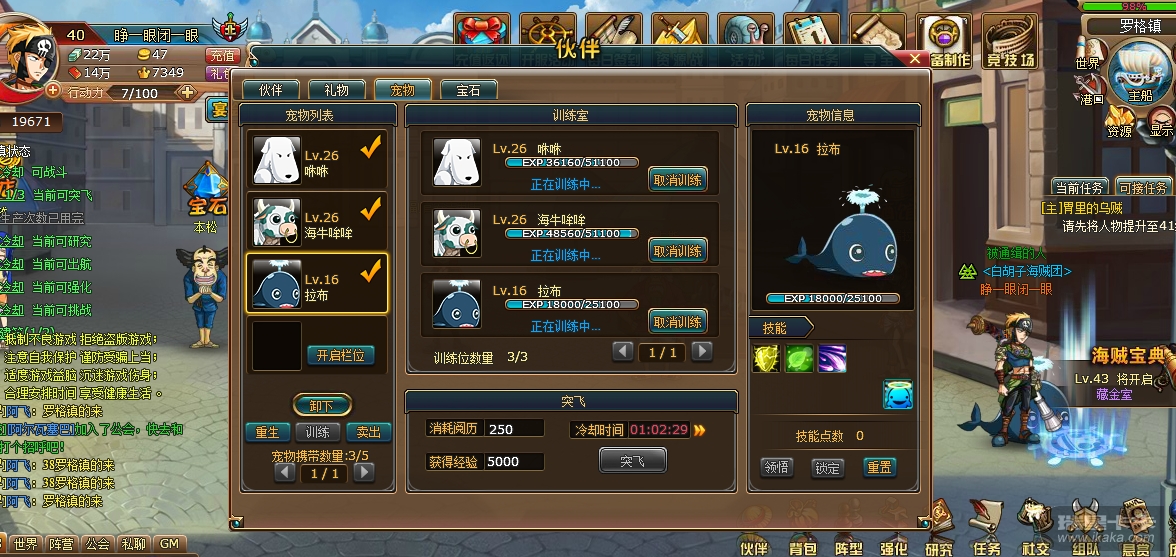
Task: Switch to the 宝石 gem tab
Action: click(468, 90)
